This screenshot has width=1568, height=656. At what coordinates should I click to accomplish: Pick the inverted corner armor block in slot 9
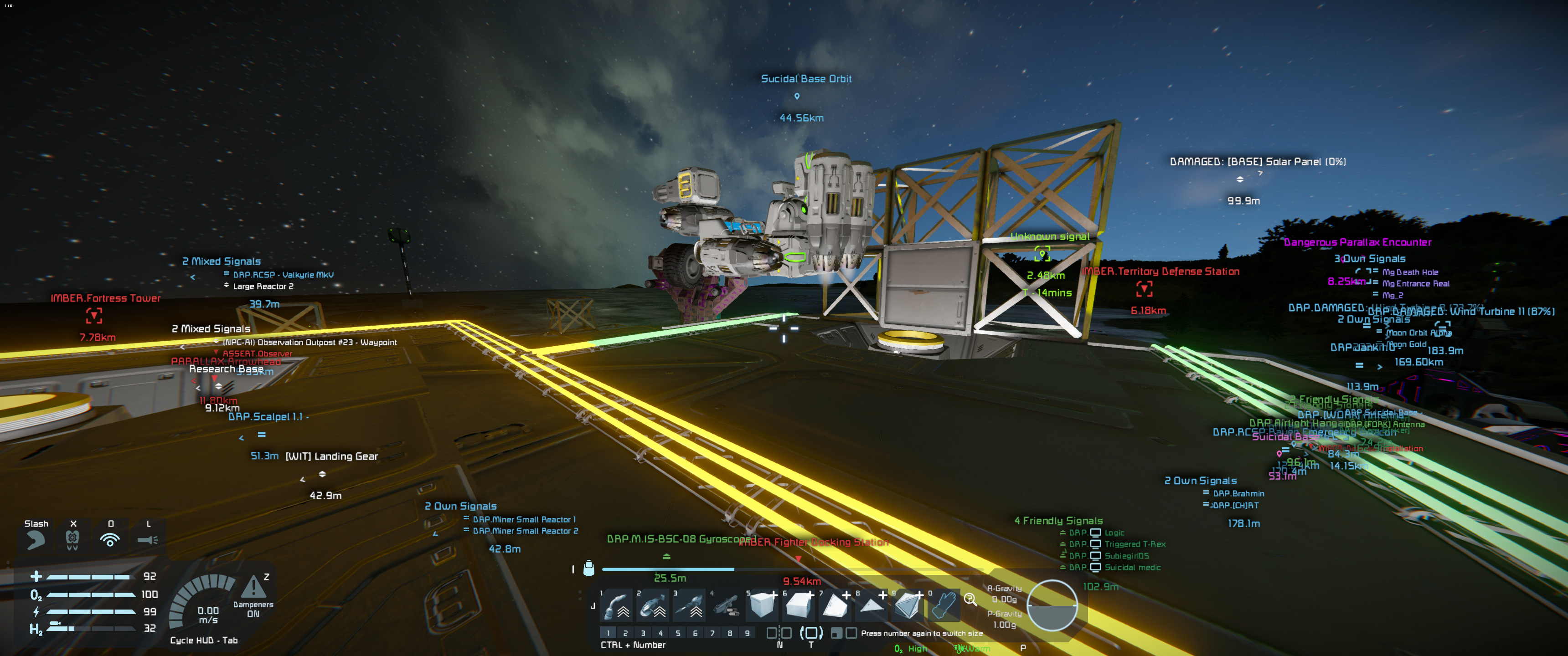pyautogui.click(x=908, y=605)
